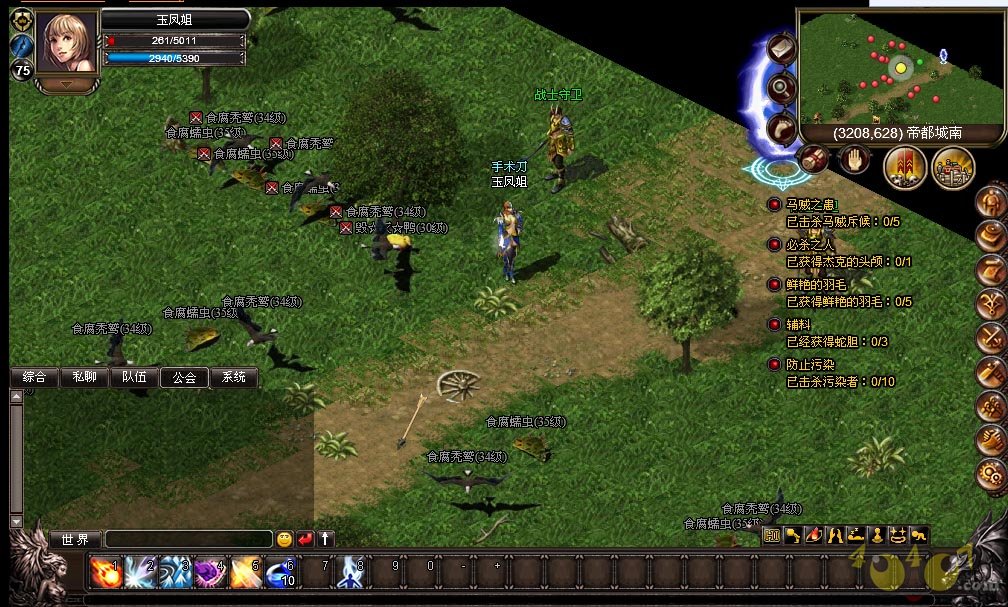Cast the blue swirl skill in slot 6
This screenshot has width=1008, height=607.
point(280,572)
